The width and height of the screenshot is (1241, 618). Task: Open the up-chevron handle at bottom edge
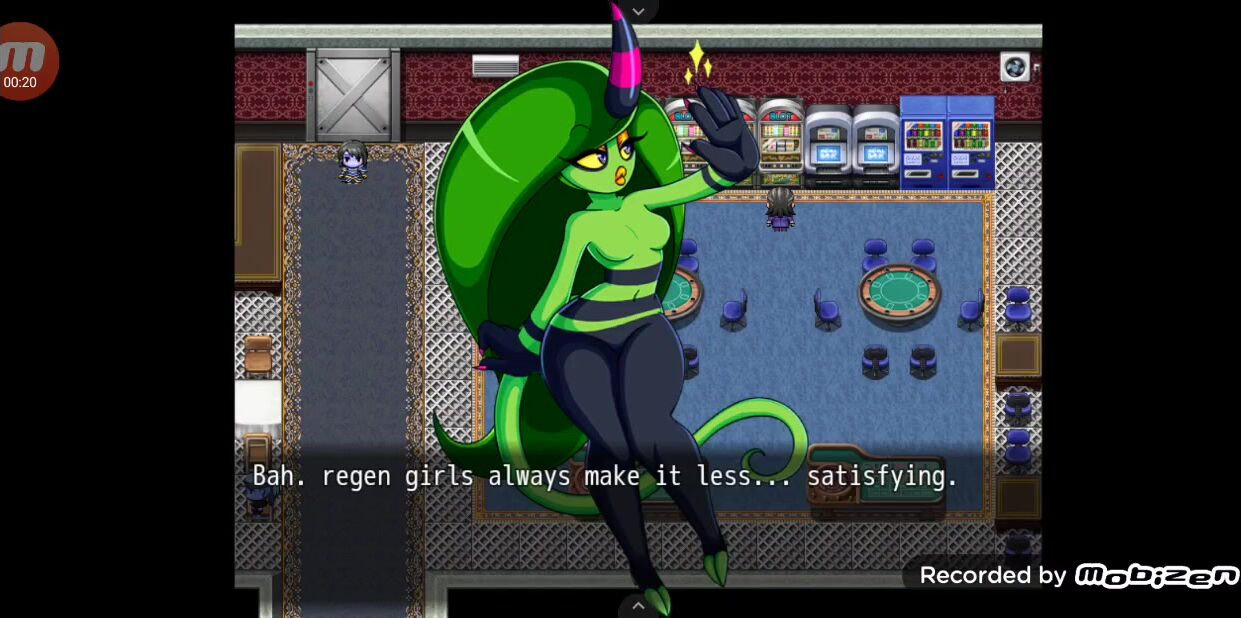(x=638, y=605)
